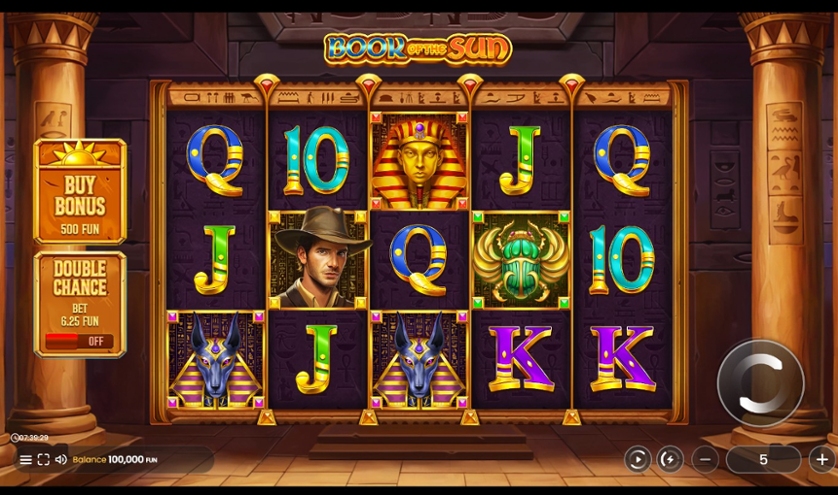Enter fullscreen mode
This screenshot has height=495, width=838.
(43, 460)
